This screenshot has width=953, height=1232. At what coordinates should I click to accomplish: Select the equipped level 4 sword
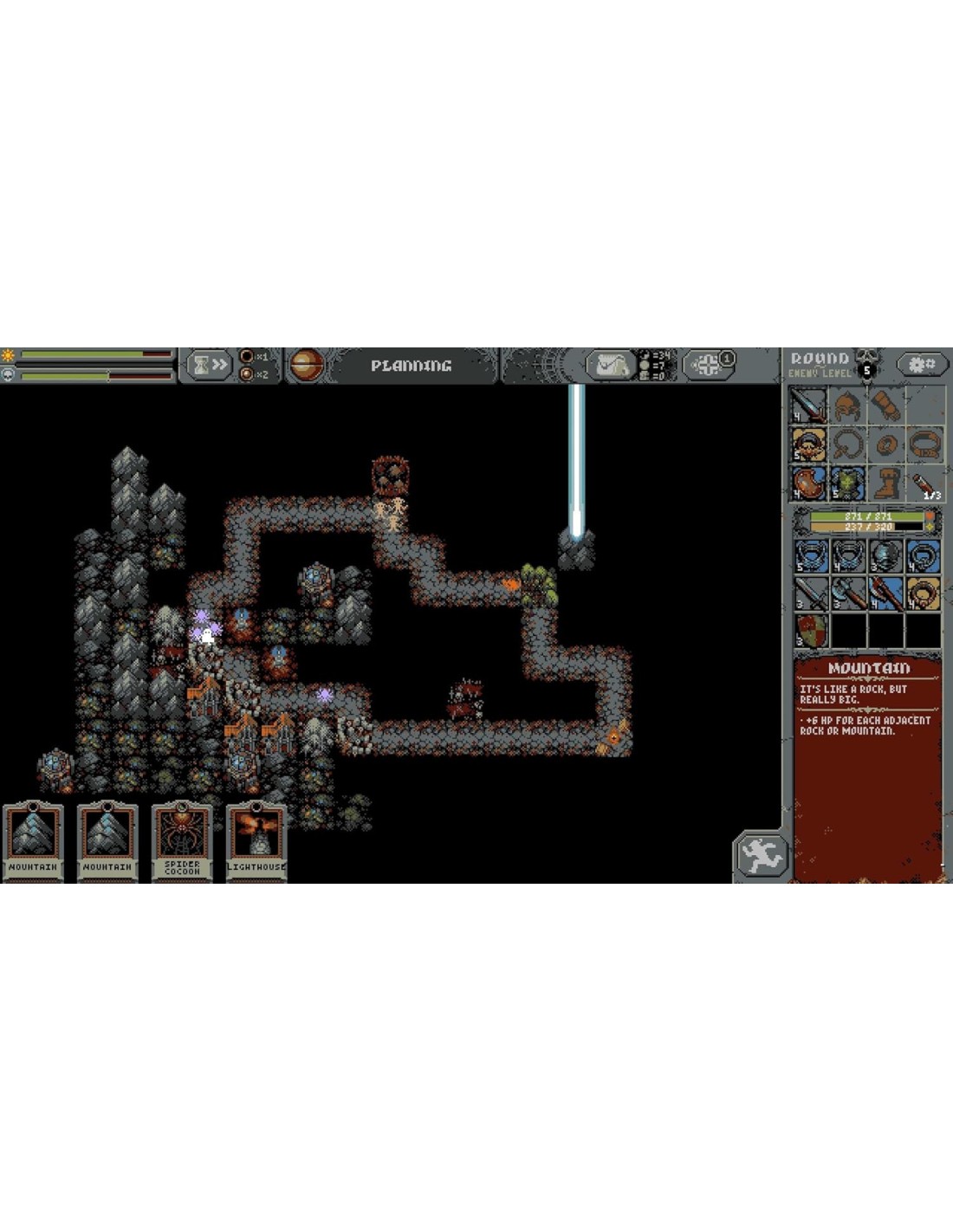[809, 406]
